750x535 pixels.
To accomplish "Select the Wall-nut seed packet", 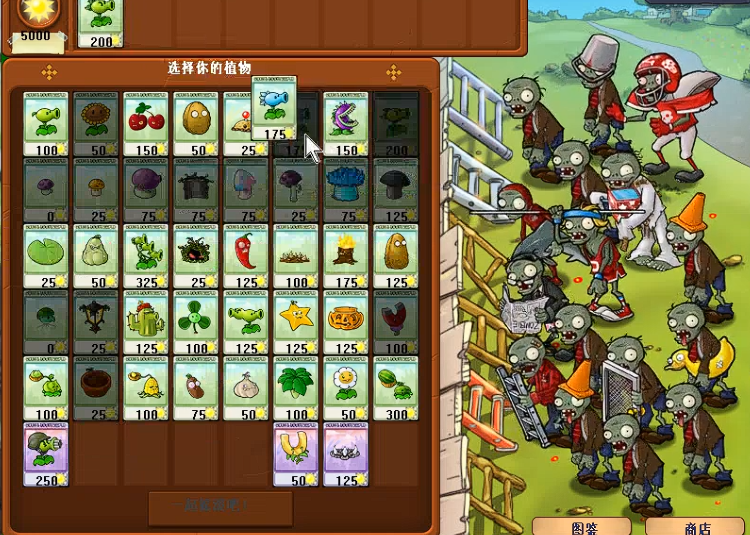I will click(196, 123).
